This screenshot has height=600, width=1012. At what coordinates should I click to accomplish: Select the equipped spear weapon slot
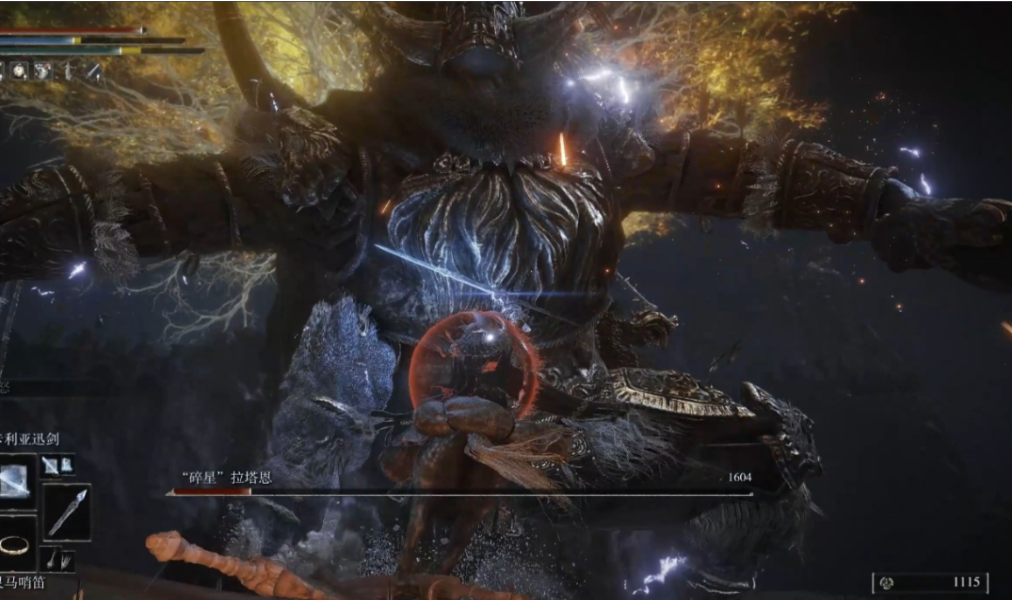click(67, 512)
